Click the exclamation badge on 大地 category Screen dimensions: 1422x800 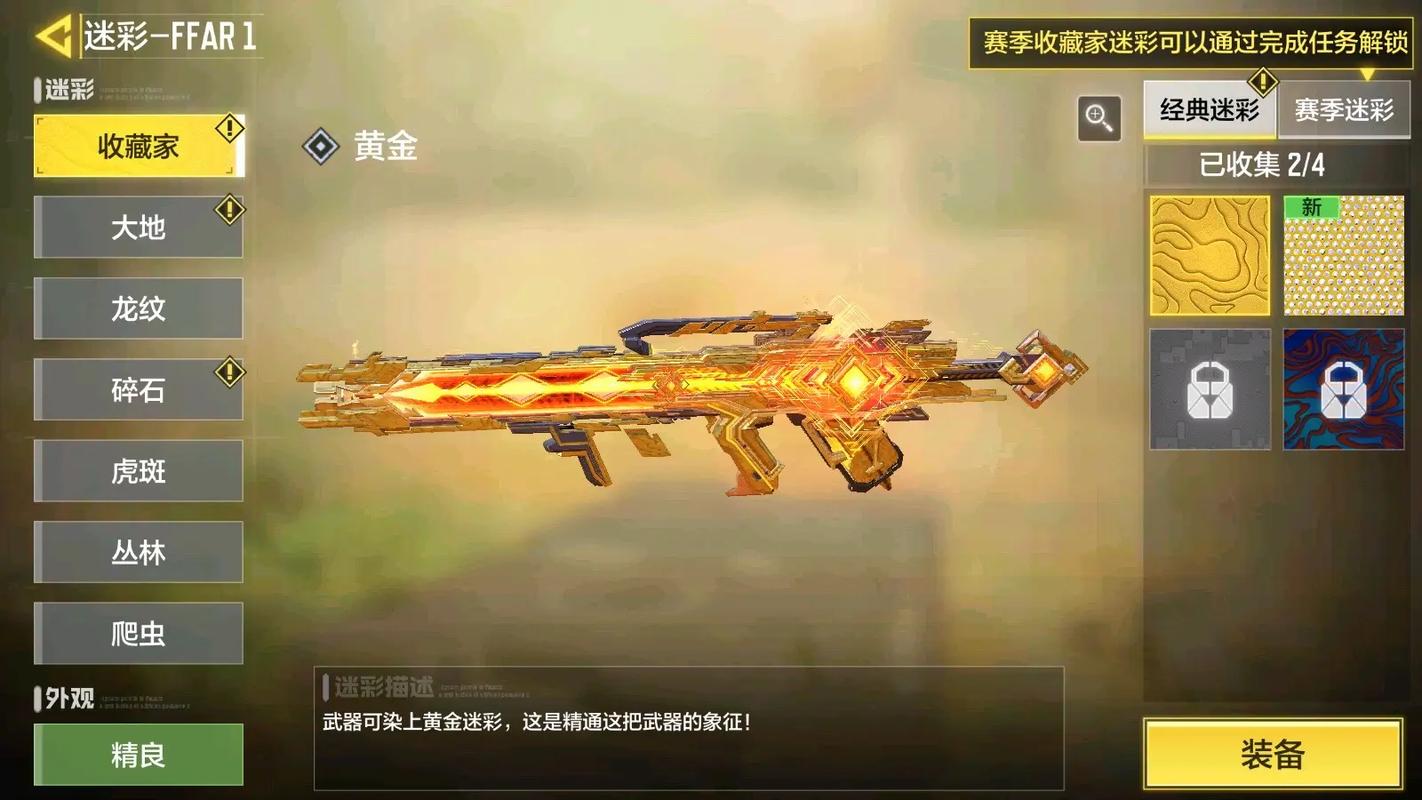(x=230, y=206)
